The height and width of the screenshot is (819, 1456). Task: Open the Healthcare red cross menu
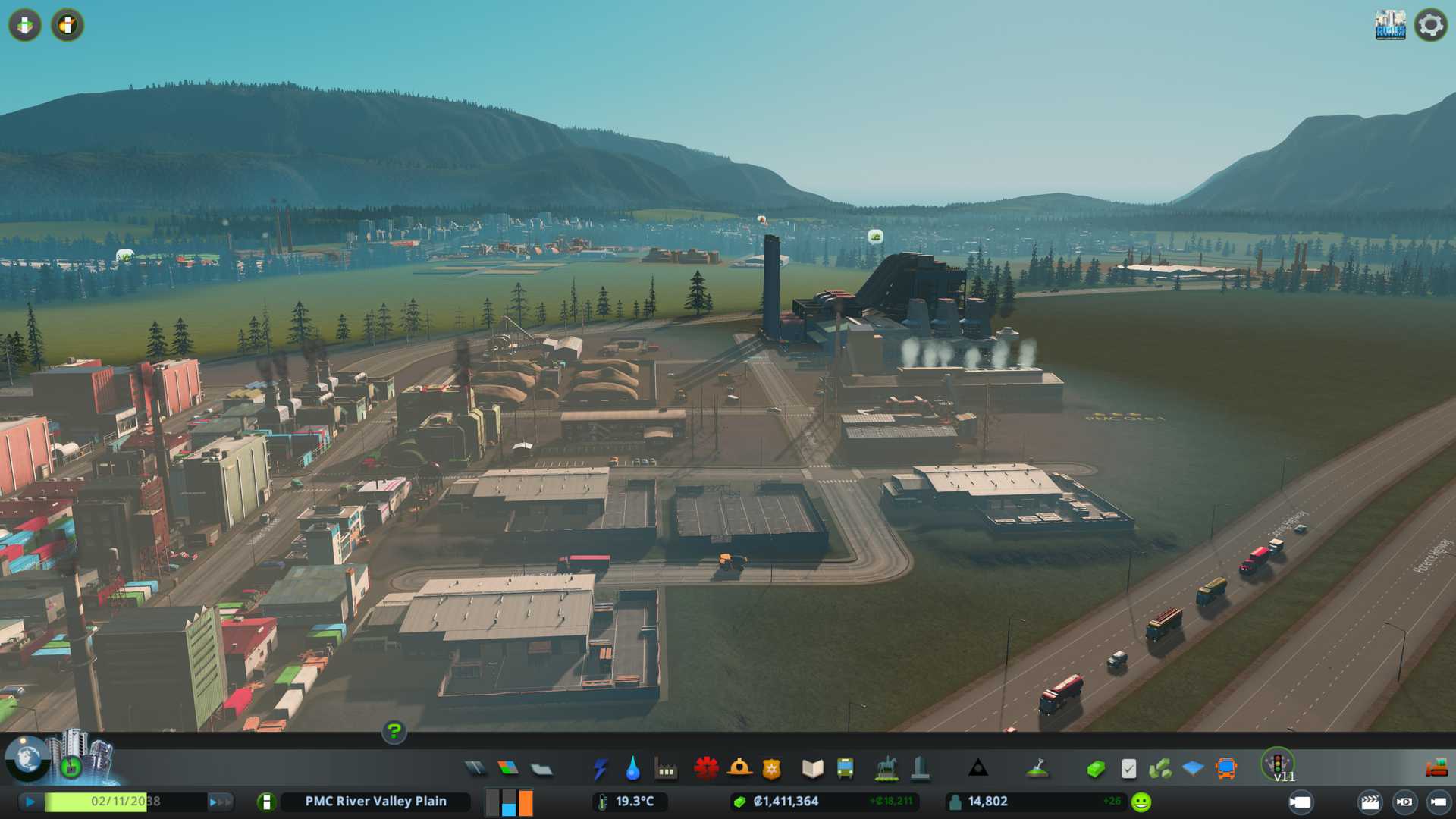(706, 769)
